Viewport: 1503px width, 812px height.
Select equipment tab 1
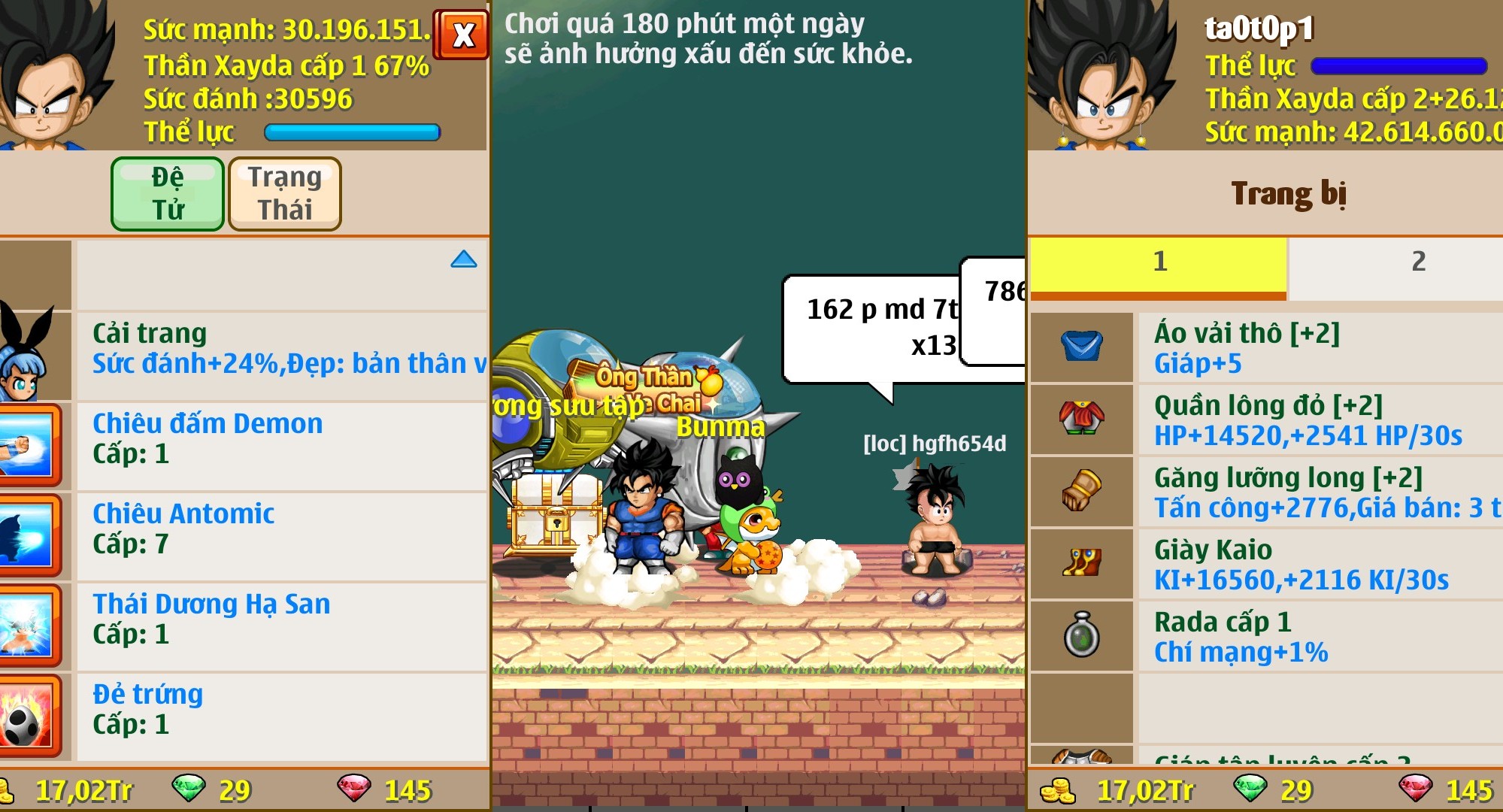1160,262
